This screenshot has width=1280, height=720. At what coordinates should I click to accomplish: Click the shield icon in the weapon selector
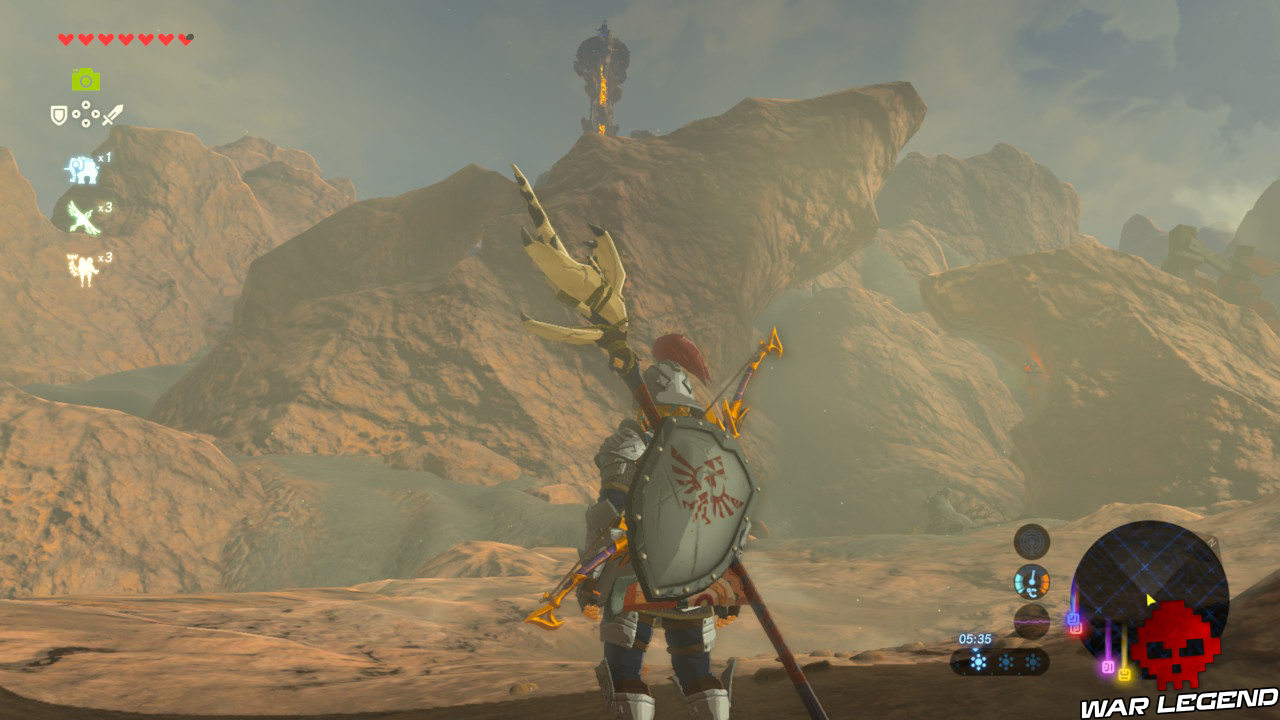(59, 113)
